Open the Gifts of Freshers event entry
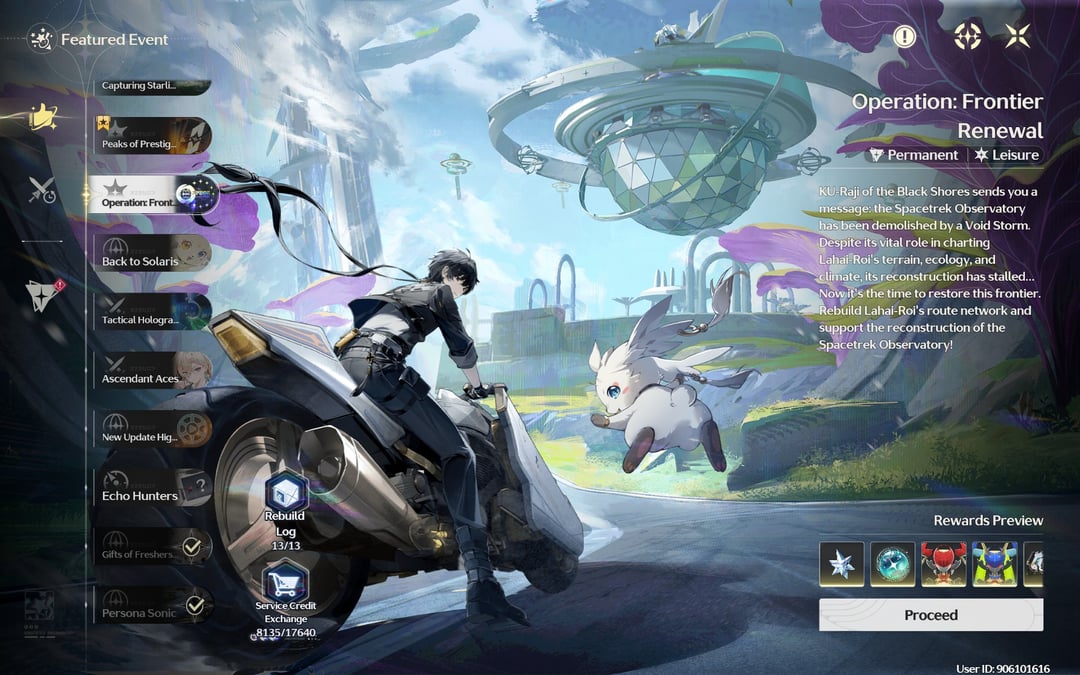 152,547
